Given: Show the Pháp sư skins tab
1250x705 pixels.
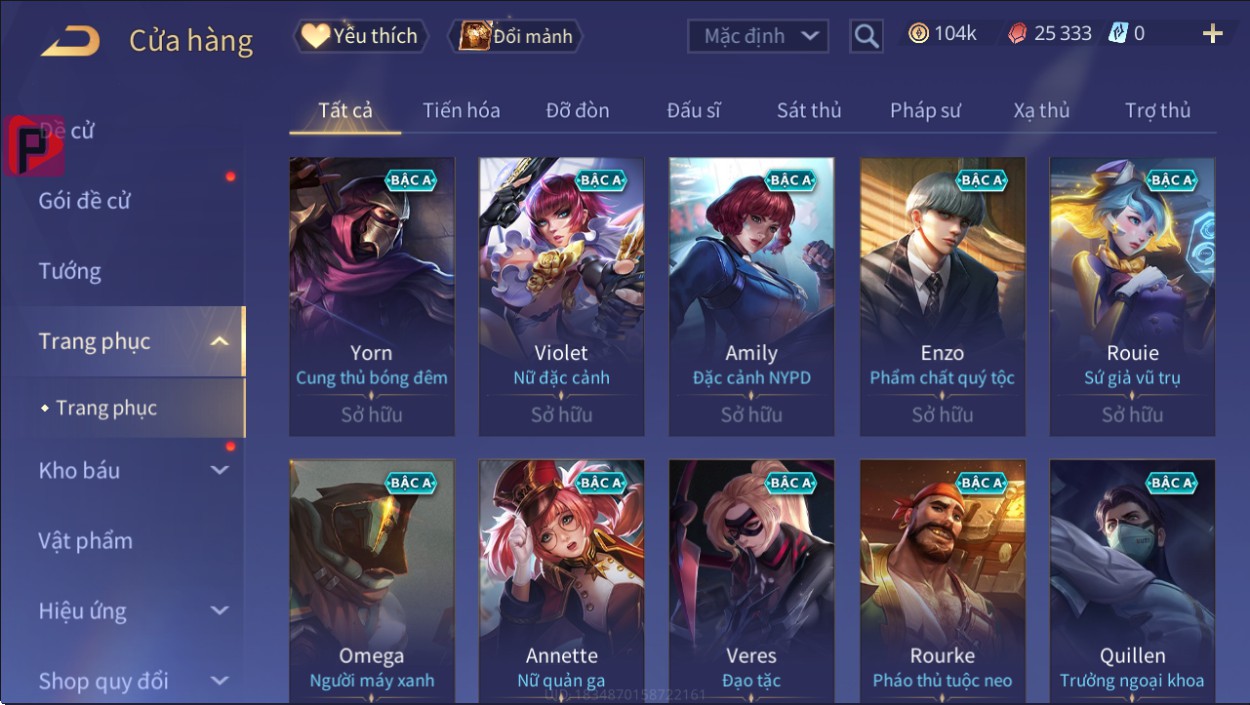Looking at the screenshot, I should (x=925, y=110).
